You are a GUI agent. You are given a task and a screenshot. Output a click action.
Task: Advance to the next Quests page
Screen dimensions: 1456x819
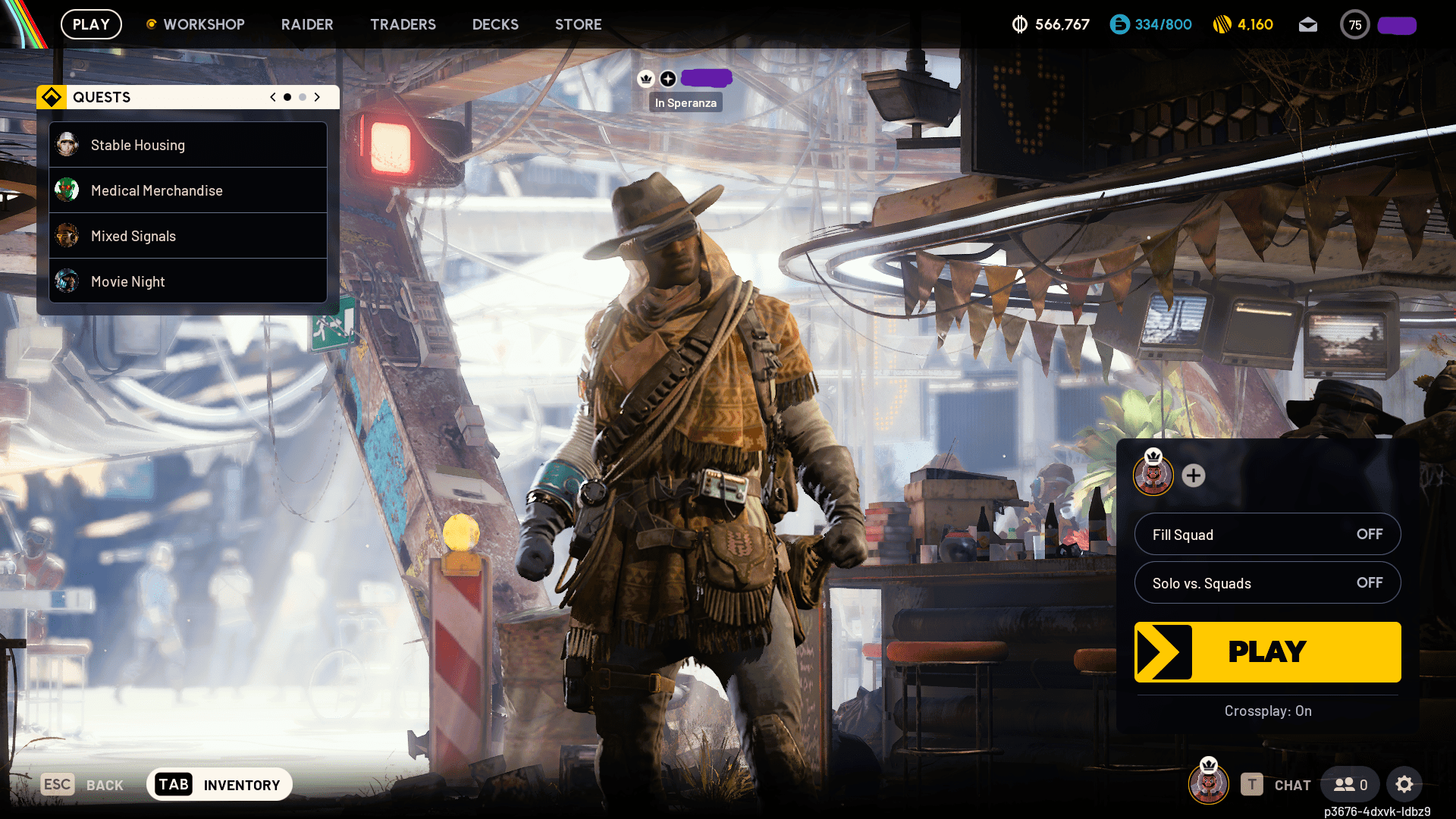coord(317,97)
